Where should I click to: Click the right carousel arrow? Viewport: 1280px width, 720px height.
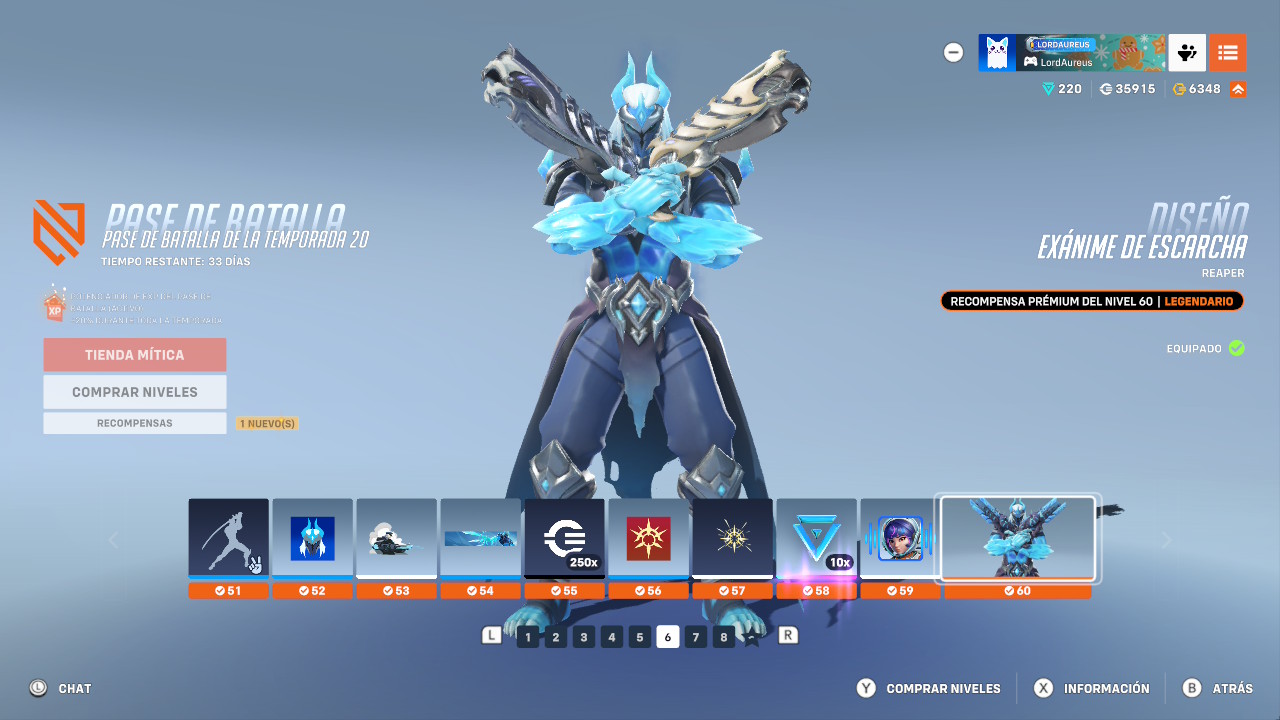pyautogui.click(x=1166, y=540)
